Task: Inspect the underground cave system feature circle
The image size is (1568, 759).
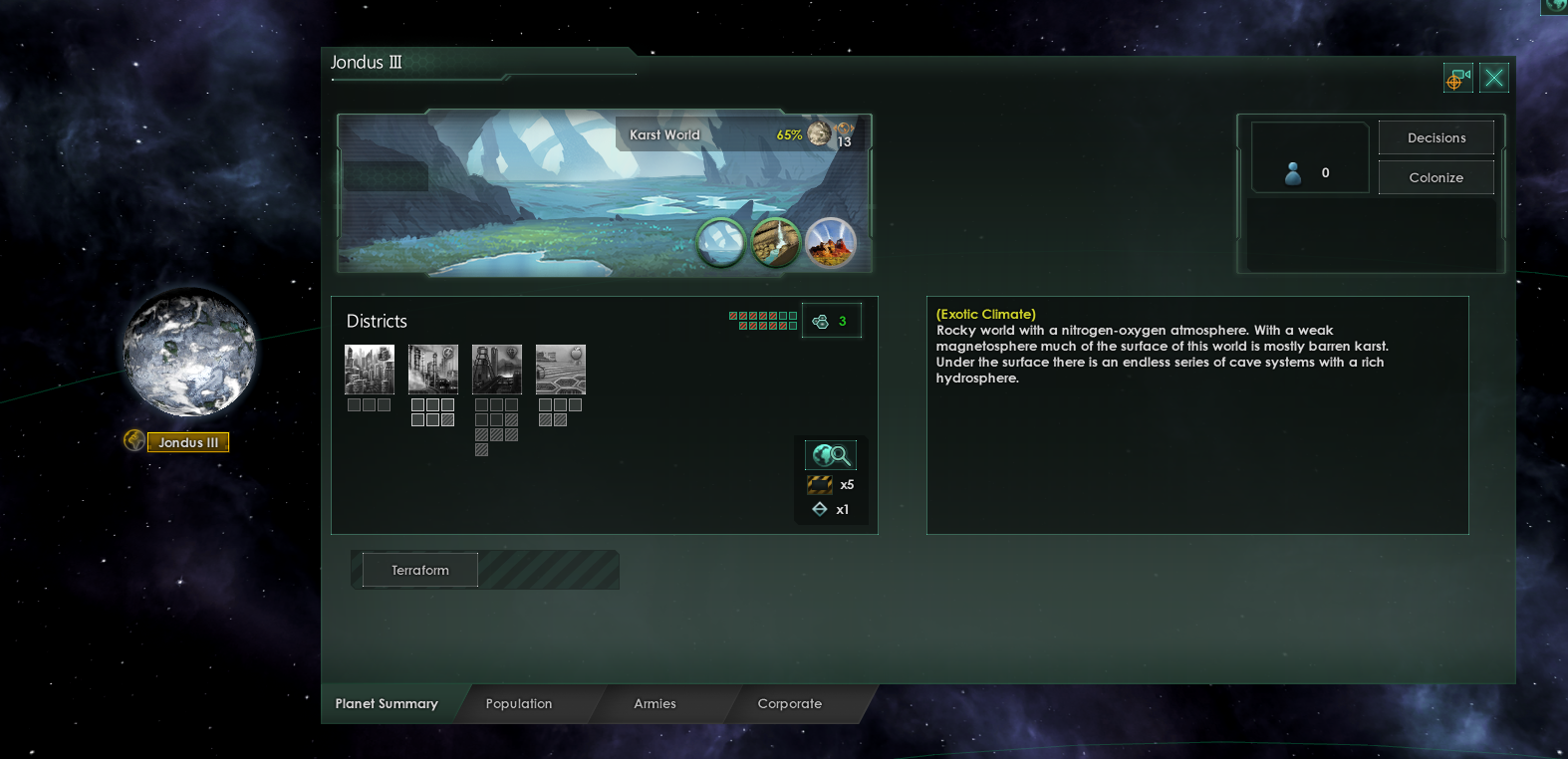Action: 778,241
